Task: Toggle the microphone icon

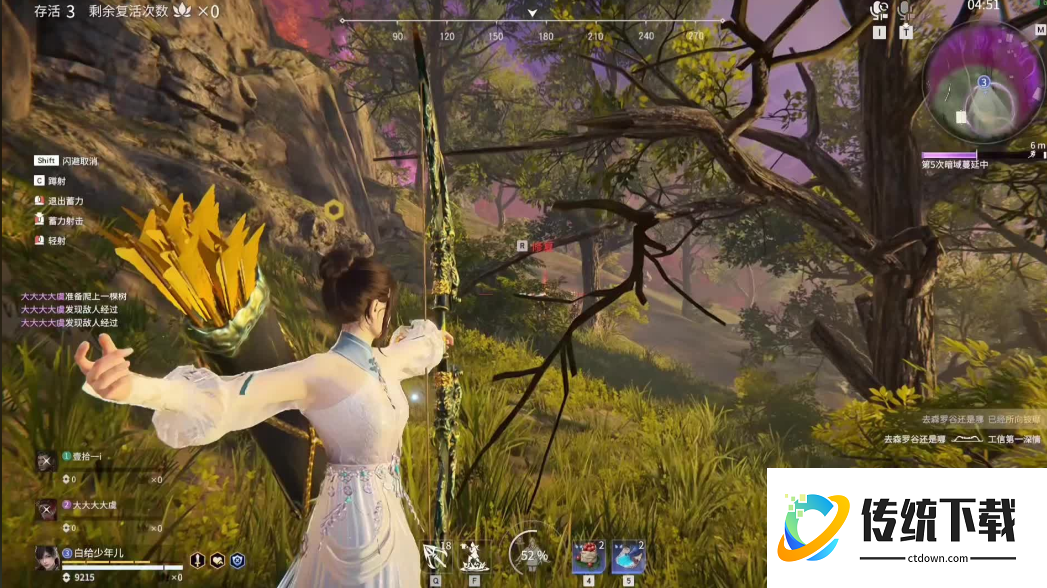Action: pos(906,11)
